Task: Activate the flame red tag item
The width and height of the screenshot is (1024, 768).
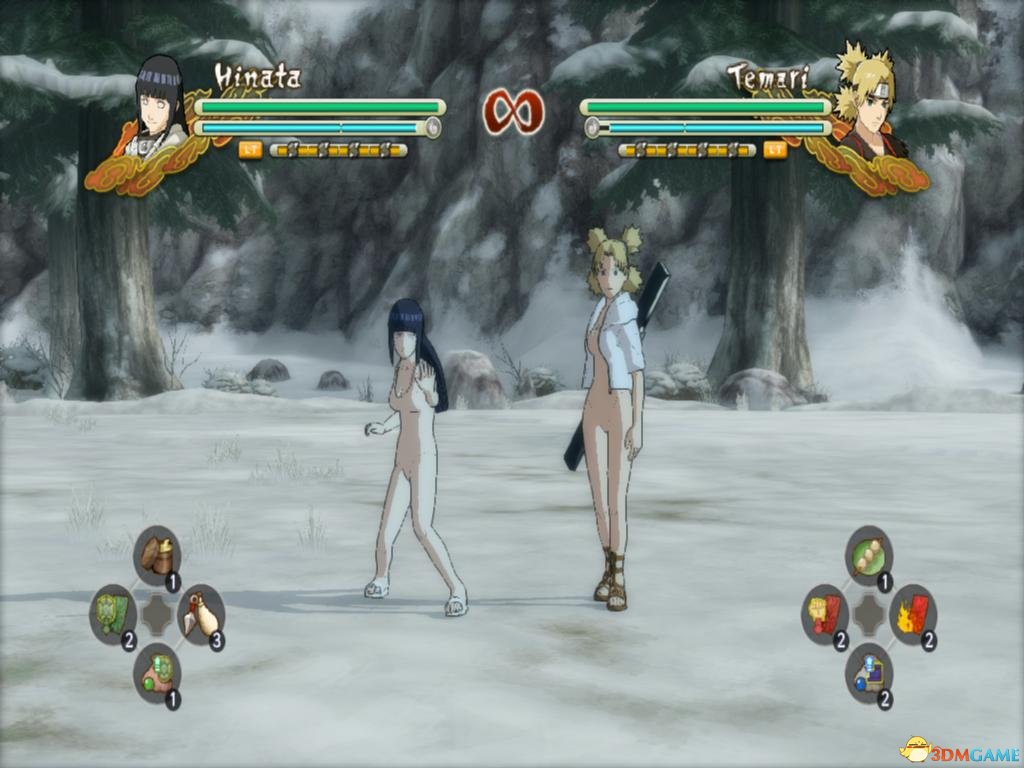Action: (912, 613)
